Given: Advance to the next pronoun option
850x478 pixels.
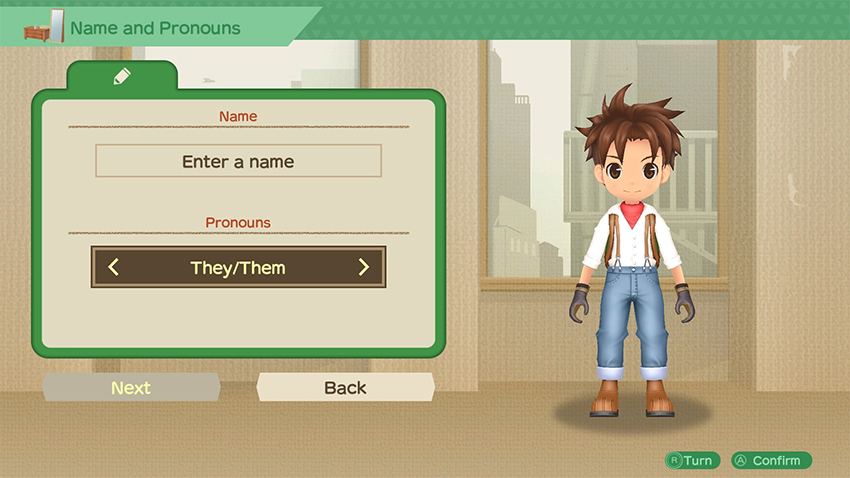Looking at the screenshot, I should pos(363,267).
